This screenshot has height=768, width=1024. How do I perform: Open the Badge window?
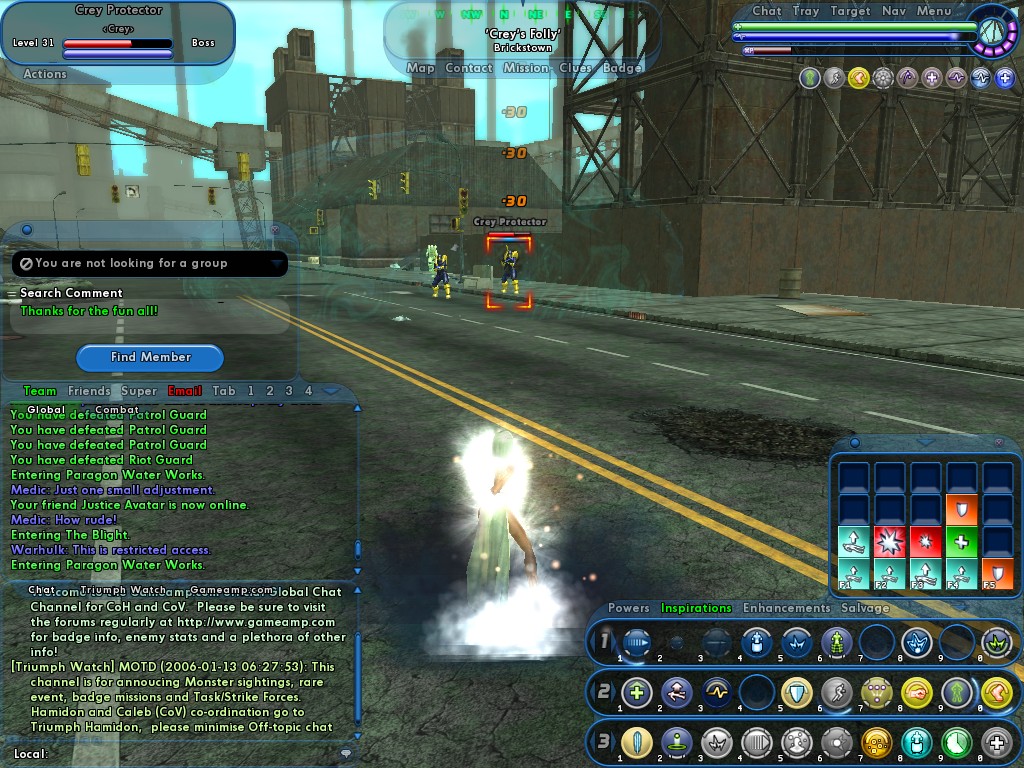622,68
